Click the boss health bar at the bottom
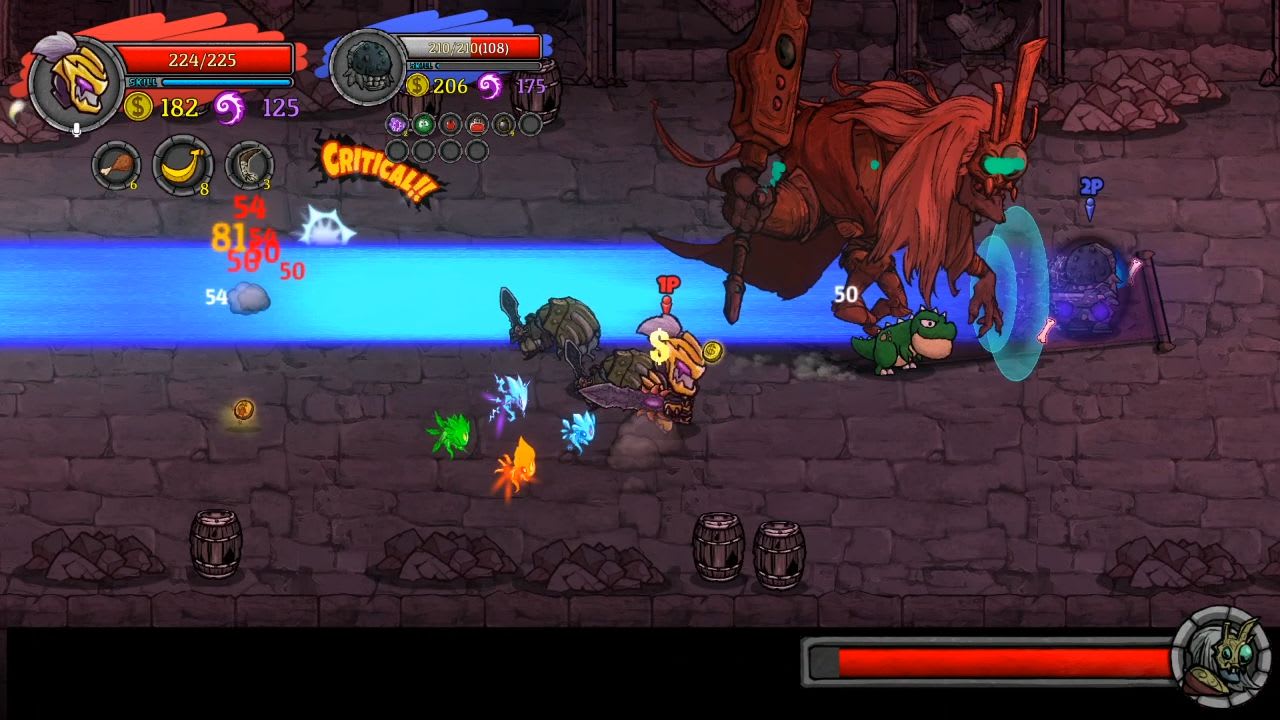 tap(990, 659)
